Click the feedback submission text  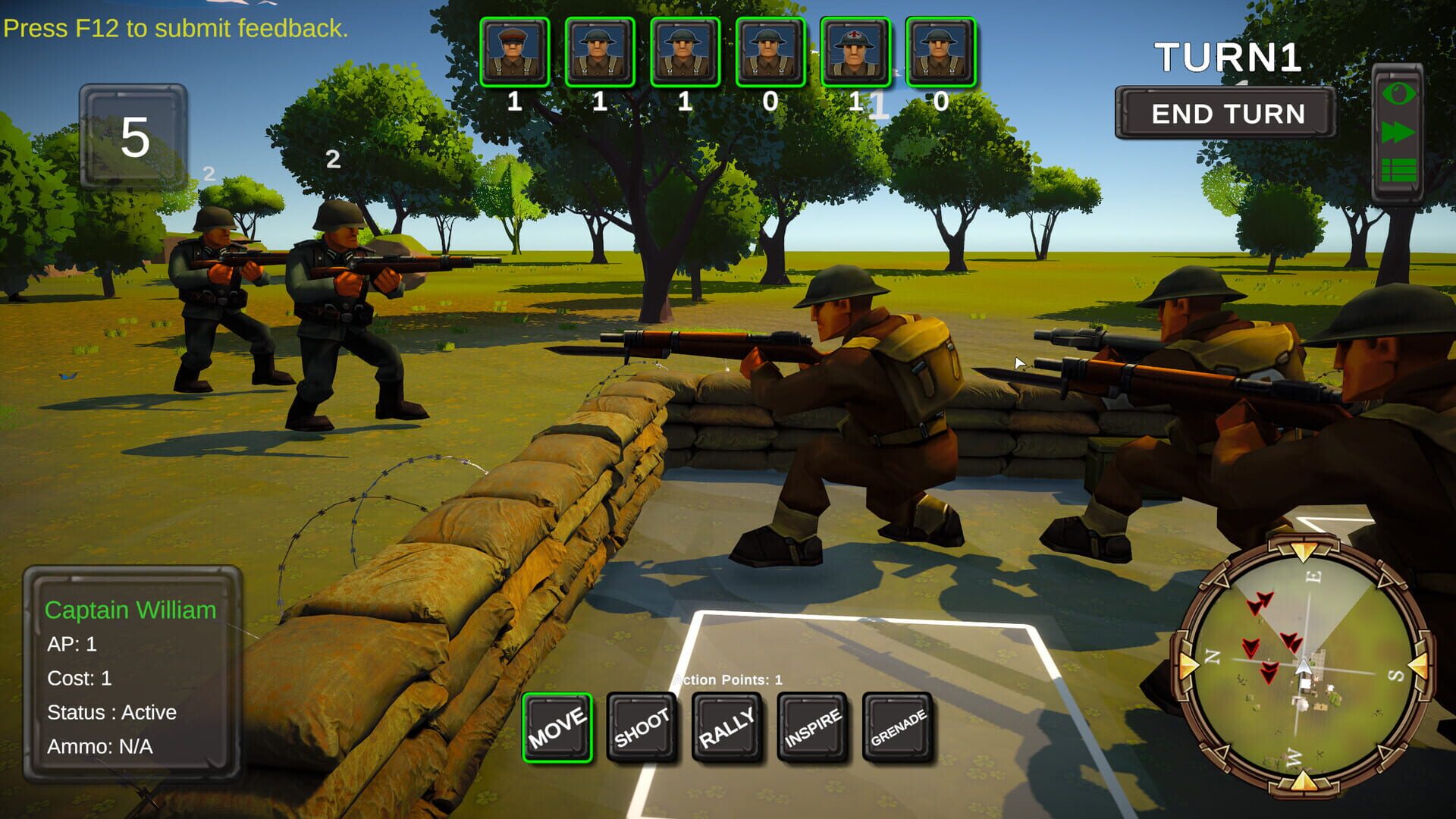coord(174,29)
